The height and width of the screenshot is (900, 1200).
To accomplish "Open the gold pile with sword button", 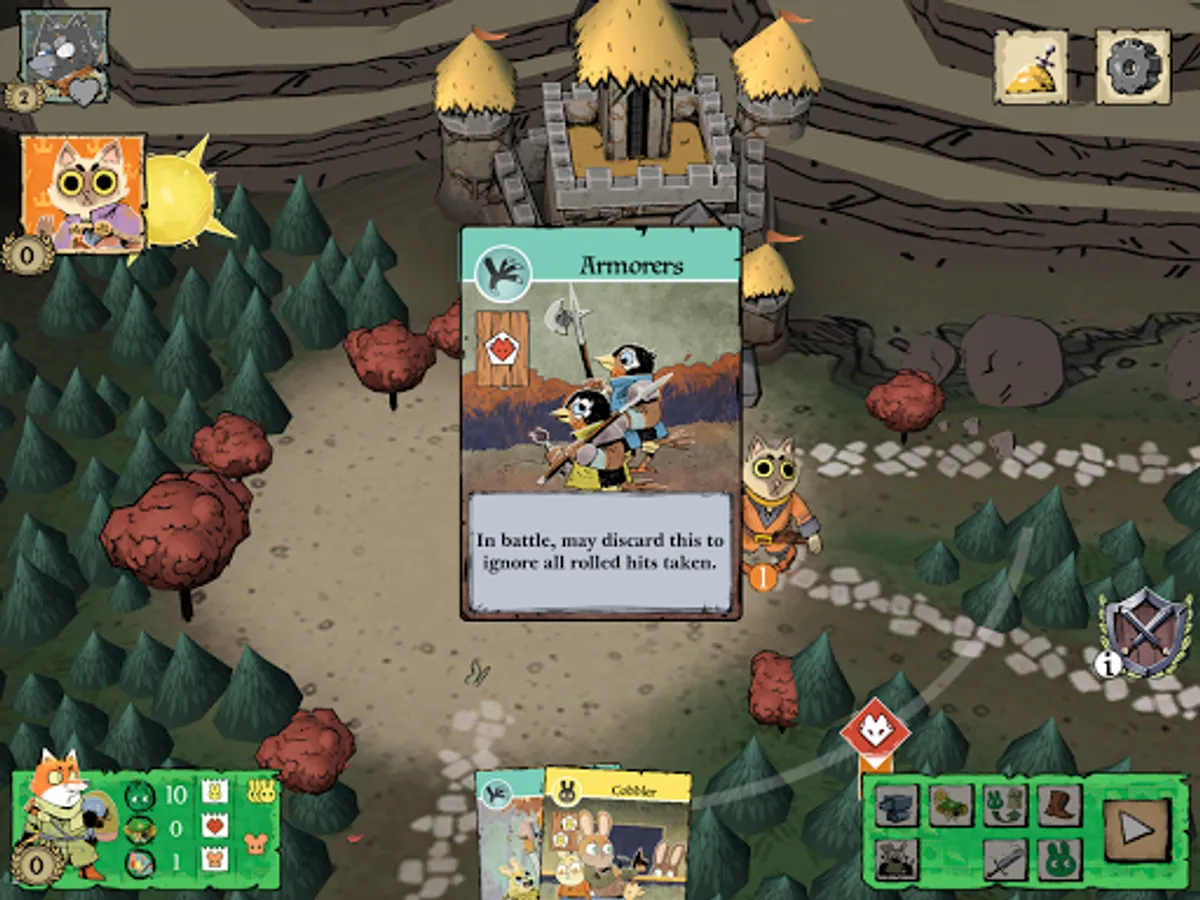I will [x=1030, y=66].
